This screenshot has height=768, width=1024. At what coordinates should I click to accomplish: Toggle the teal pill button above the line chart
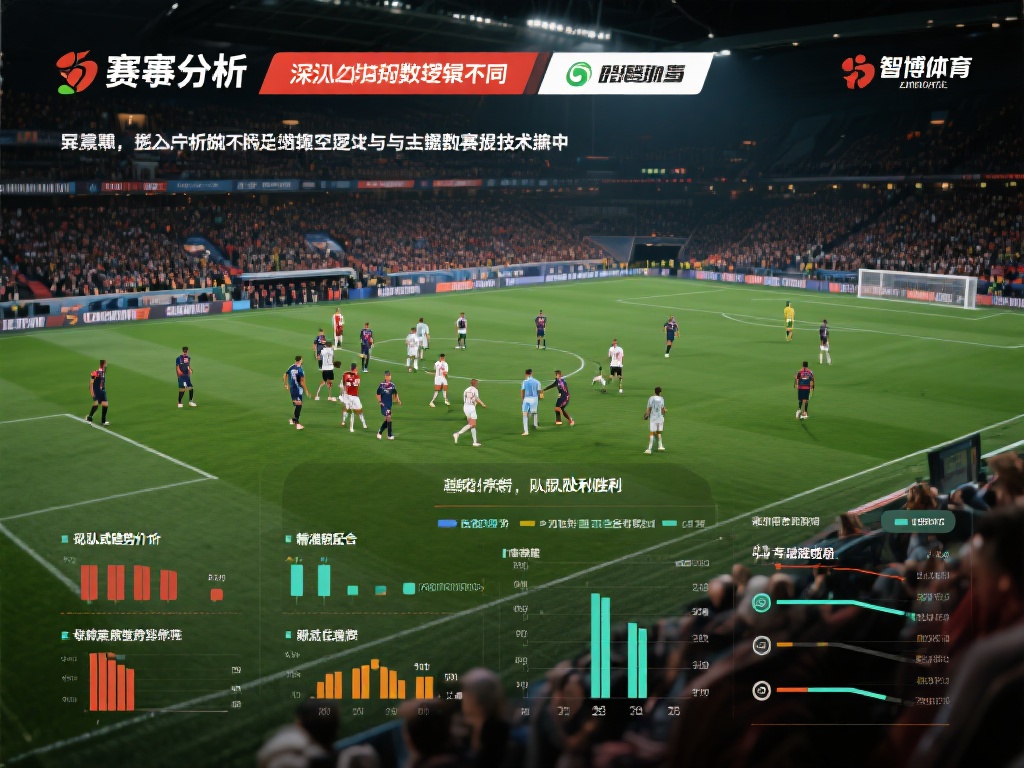918,522
